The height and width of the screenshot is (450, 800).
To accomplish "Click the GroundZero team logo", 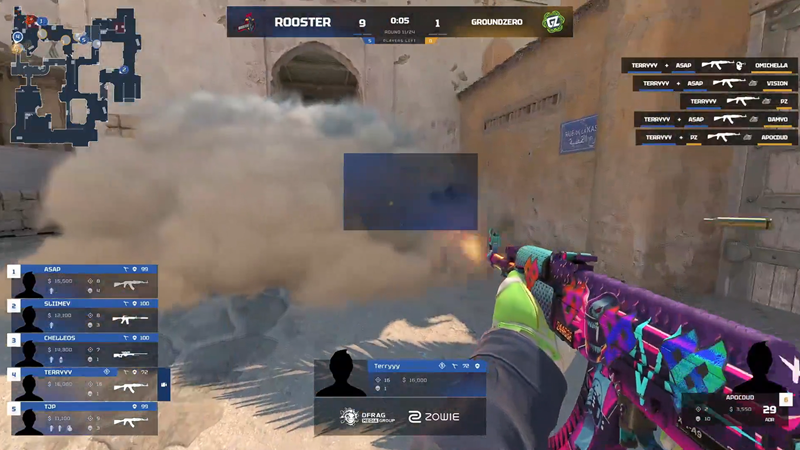I will [552, 21].
